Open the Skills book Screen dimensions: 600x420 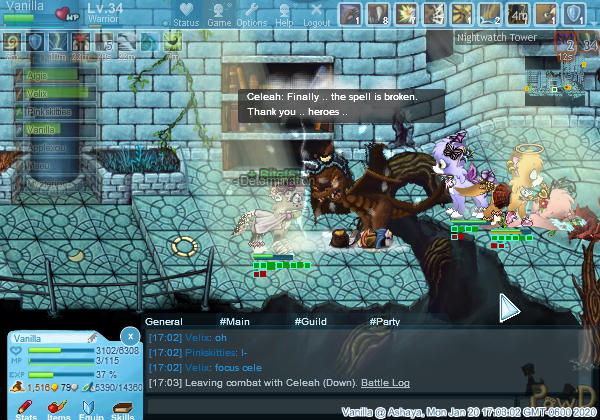pyautogui.click(x=122, y=410)
